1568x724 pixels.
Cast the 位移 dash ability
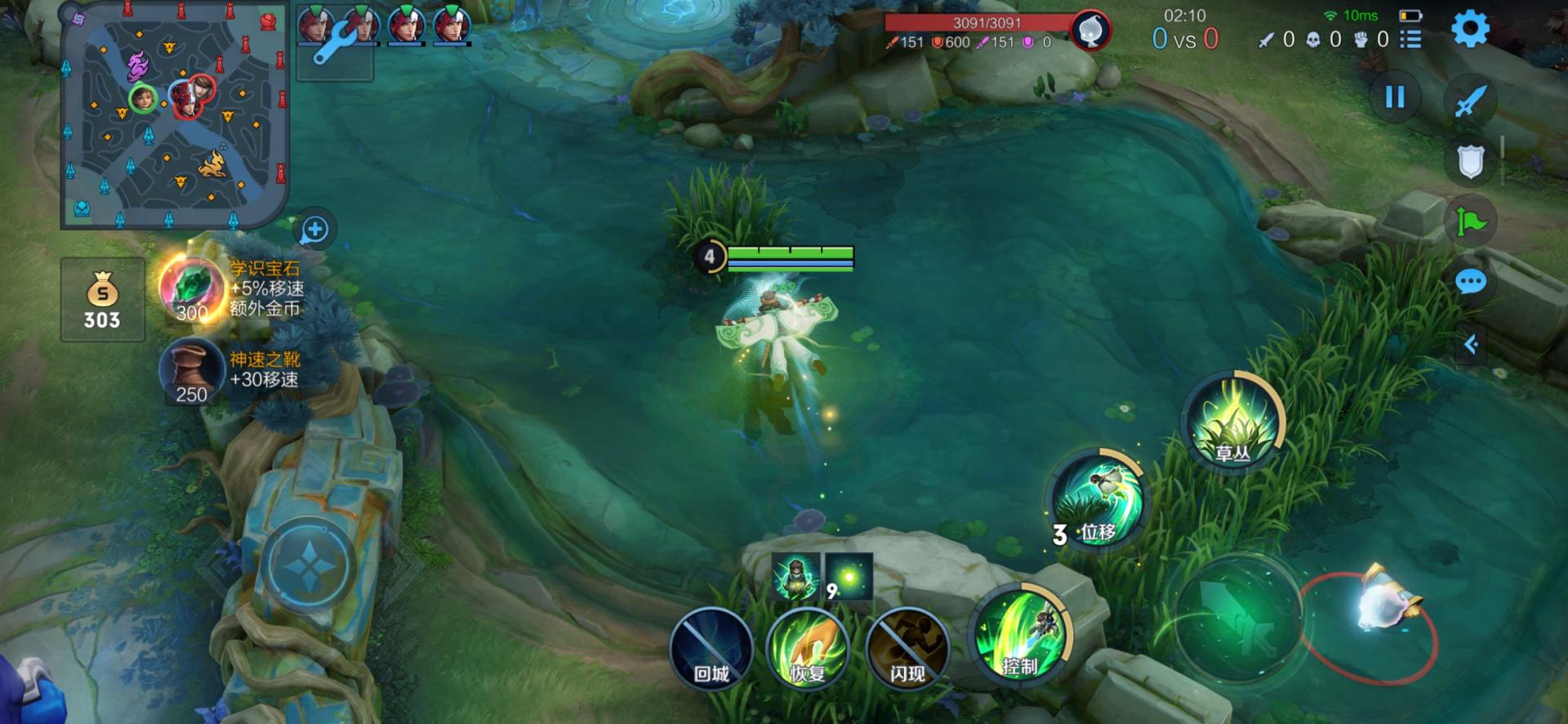click(x=1096, y=500)
